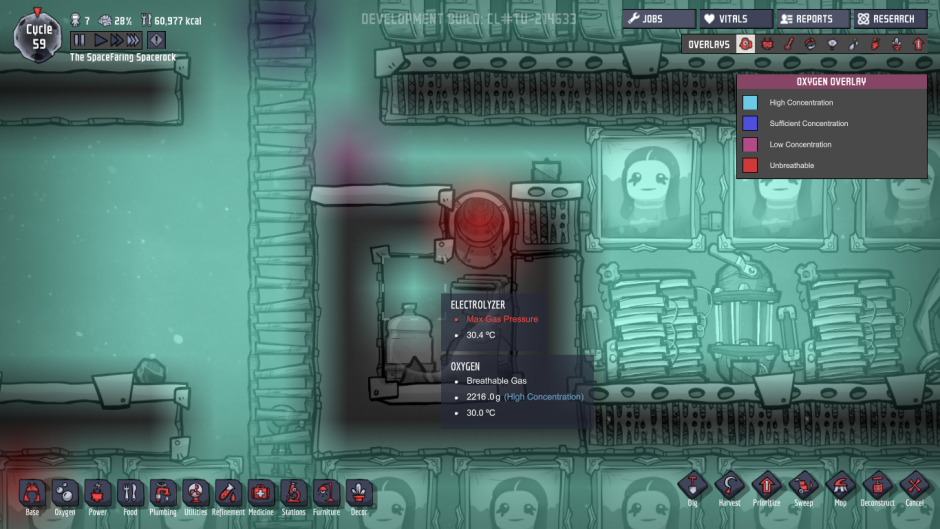Click the Cancel tool
This screenshot has width=940, height=529.
(x=914, y=487)
